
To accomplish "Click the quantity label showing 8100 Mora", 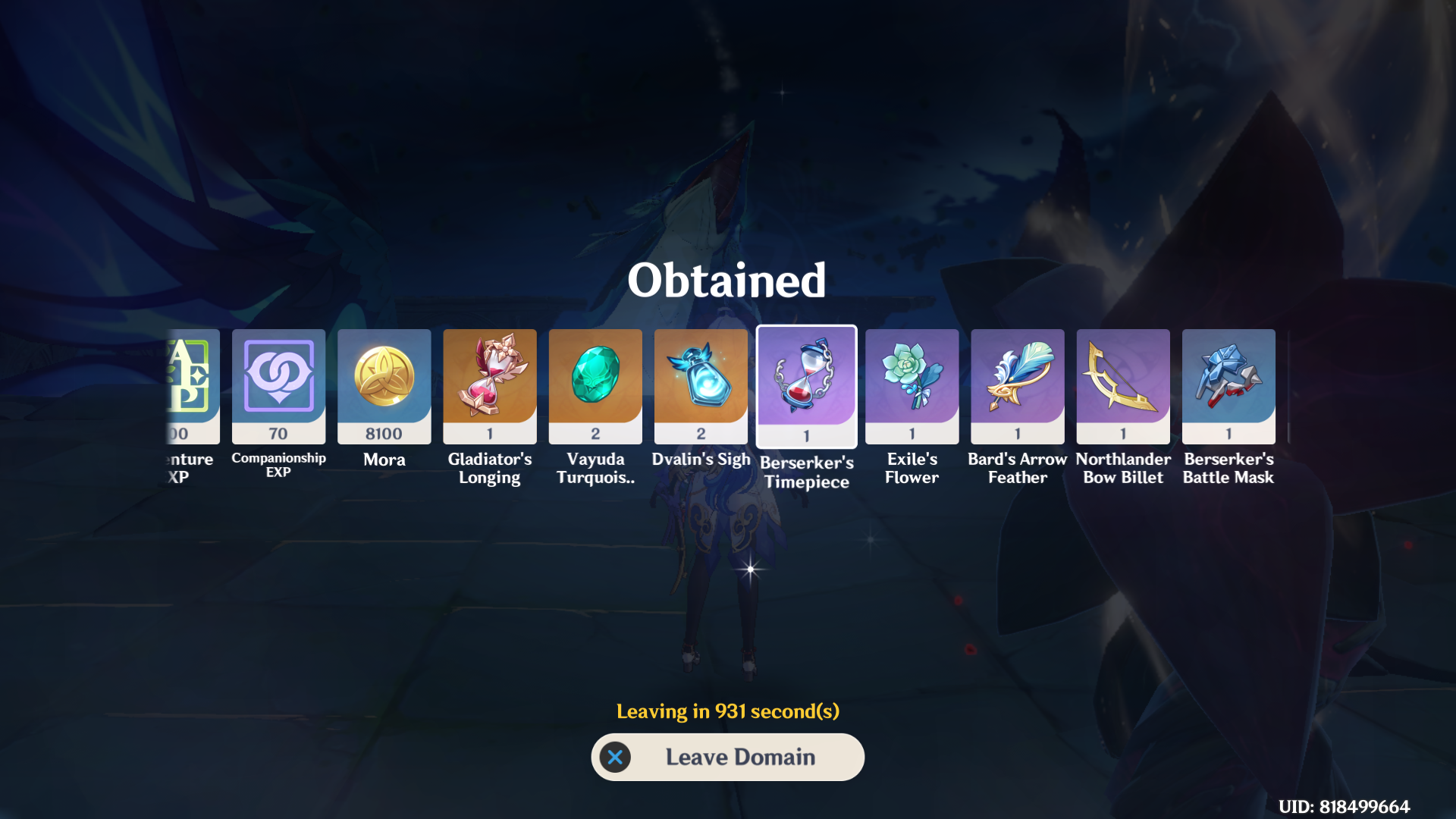I will coord(384,435).
